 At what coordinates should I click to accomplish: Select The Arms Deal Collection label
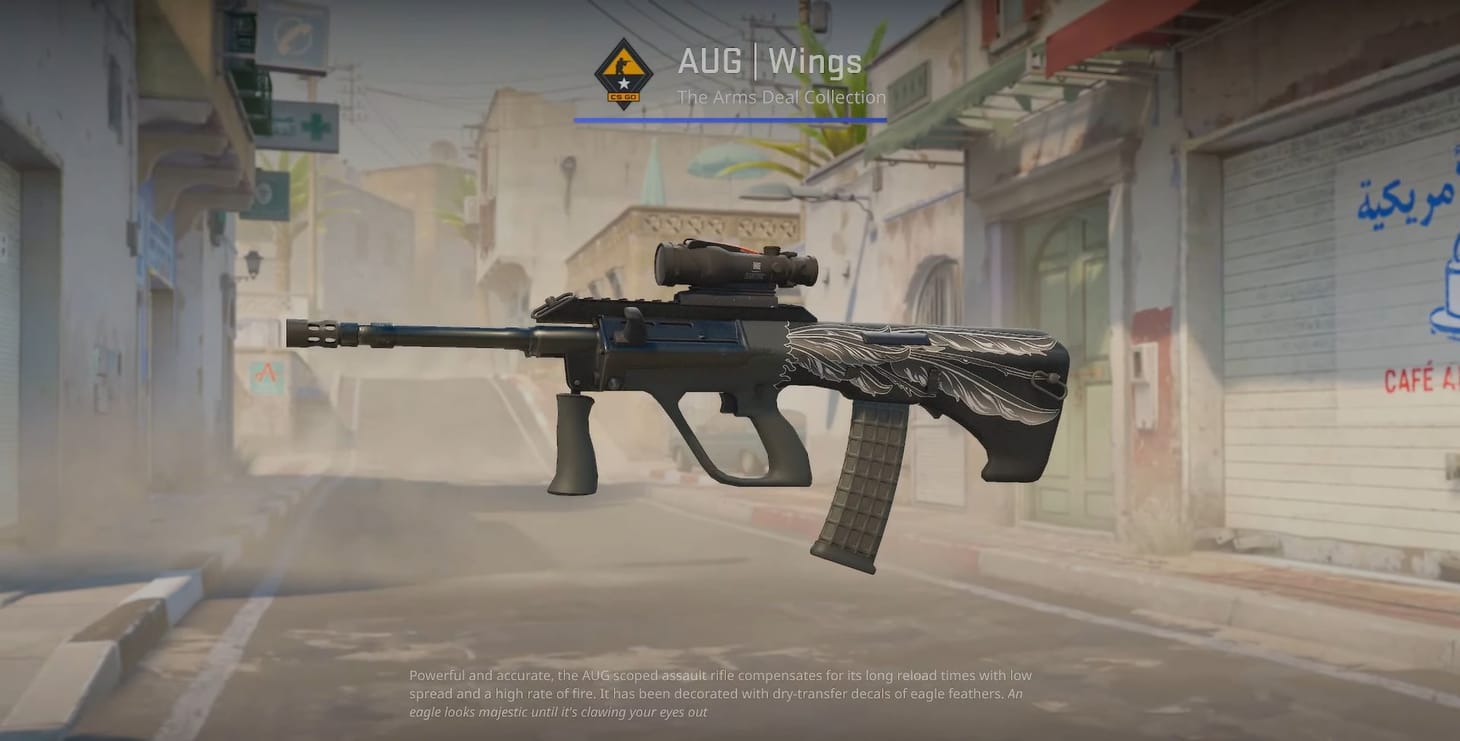pyautogui.click(x=781, y=97)
